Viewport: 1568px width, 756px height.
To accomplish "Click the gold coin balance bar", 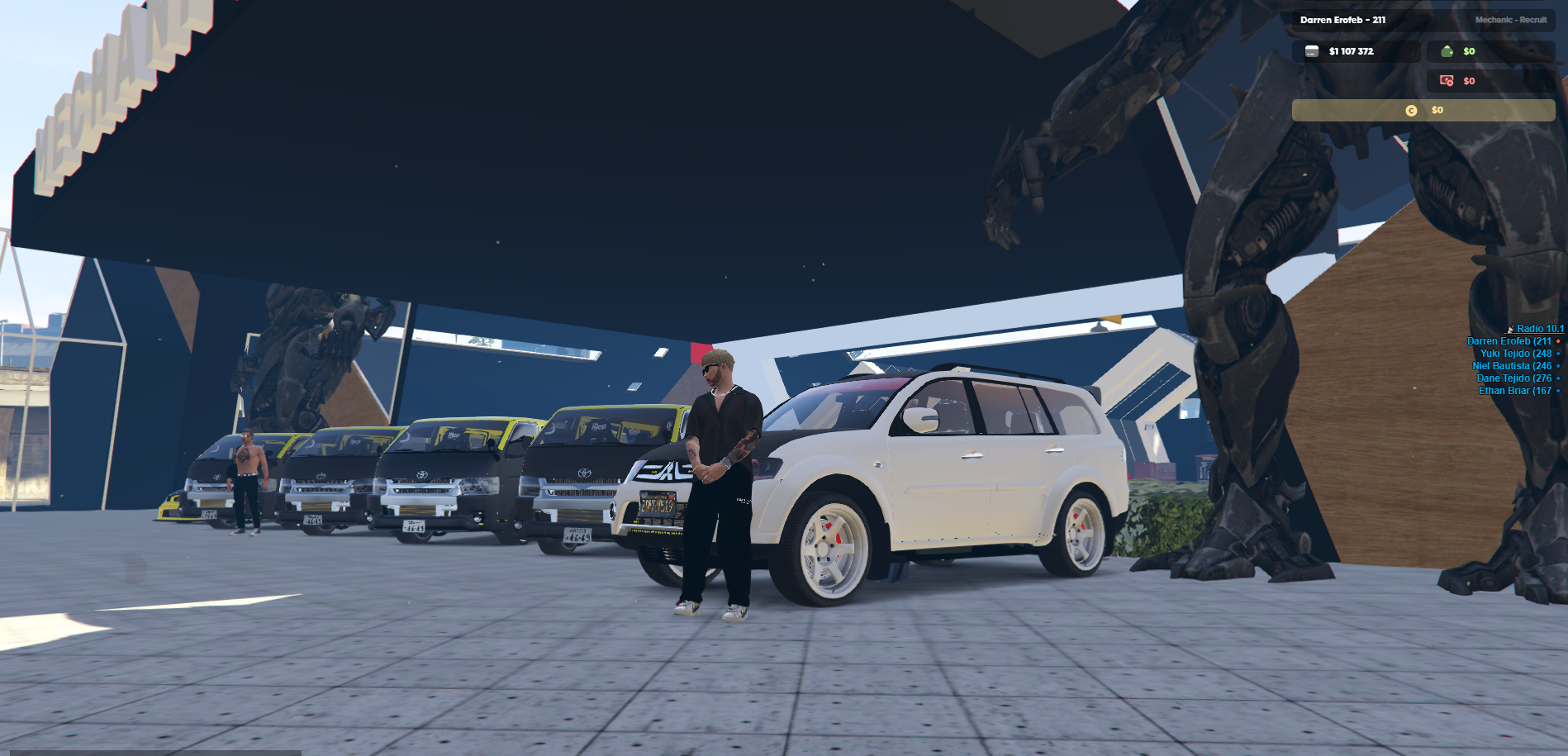I will click(x=1423, y=110).
